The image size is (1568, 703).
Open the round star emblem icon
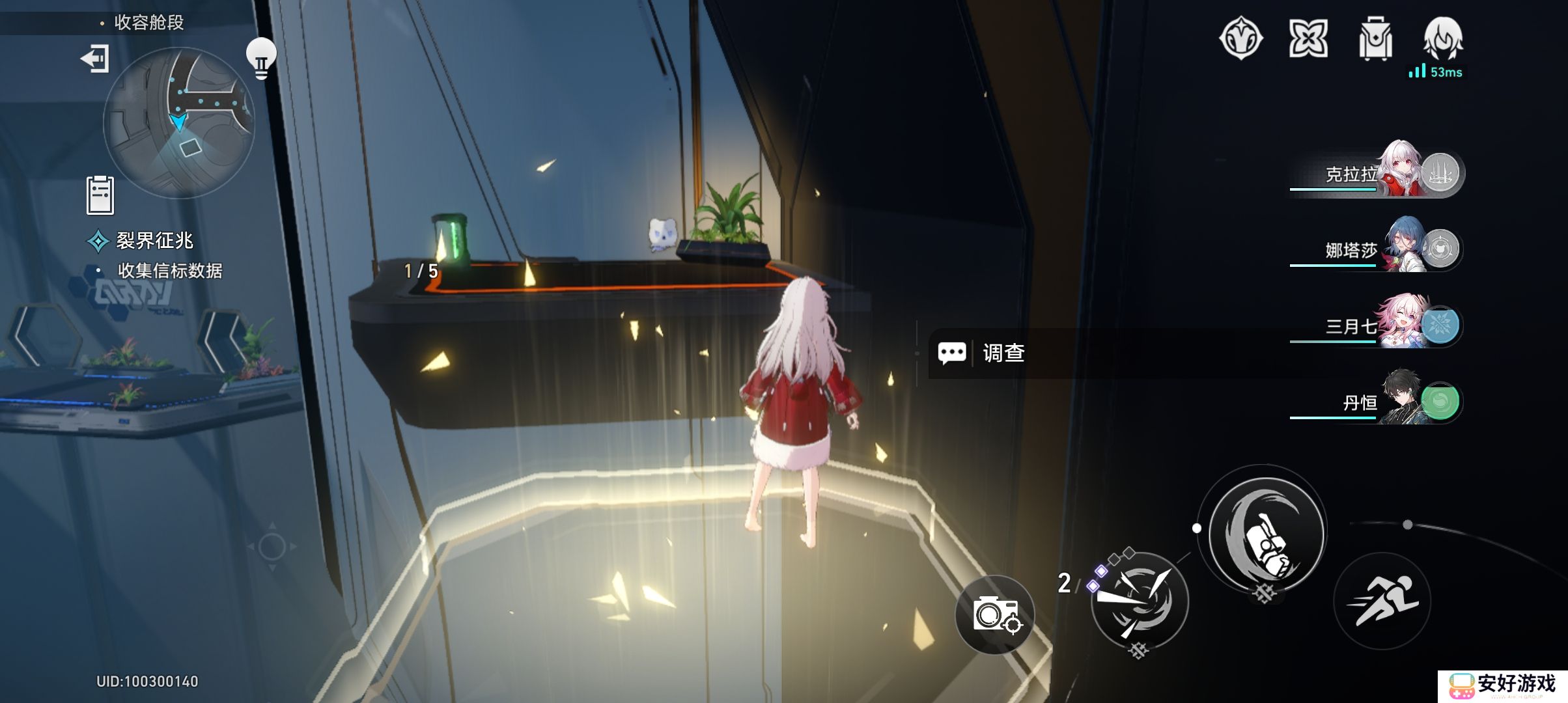pos(1240,38)
